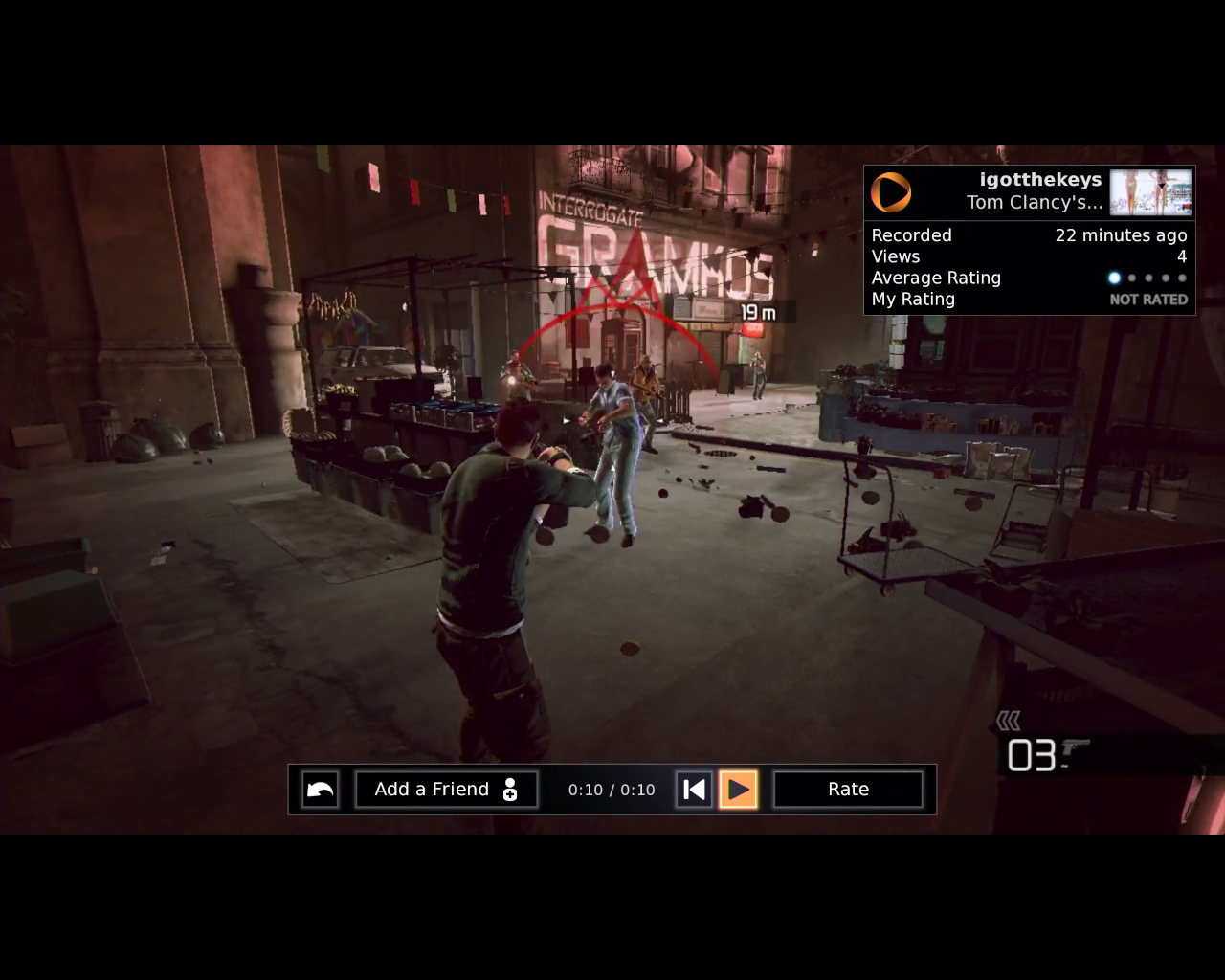
Task: Restart the clip from the beginning
Action: pyautogui.click(x=694, y=790)
